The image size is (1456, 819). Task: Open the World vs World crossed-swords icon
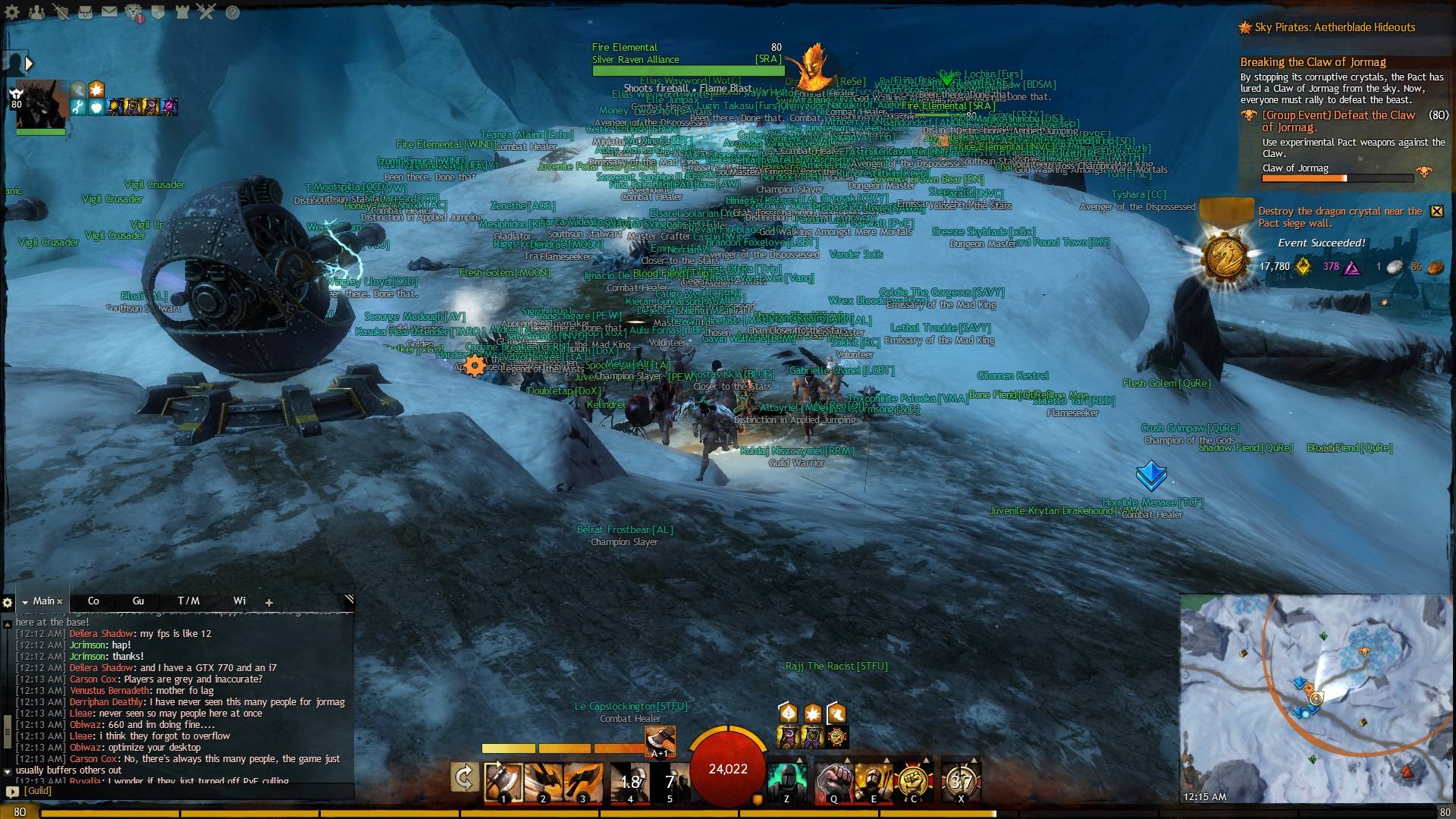[206, 11]
